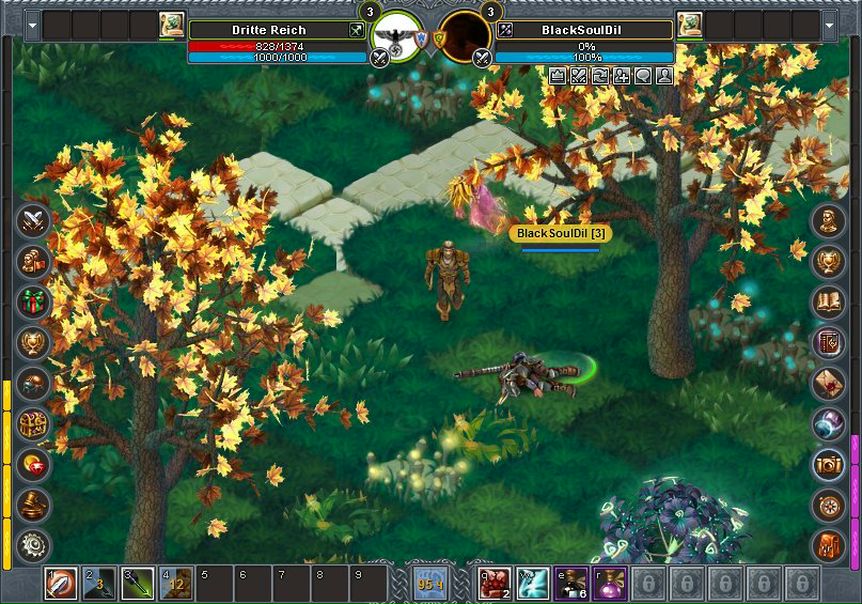Image resolution: width=862 pixels, height=604 pixels.
Task: Open the sealed letter mail icon
Action: (828, 383)
